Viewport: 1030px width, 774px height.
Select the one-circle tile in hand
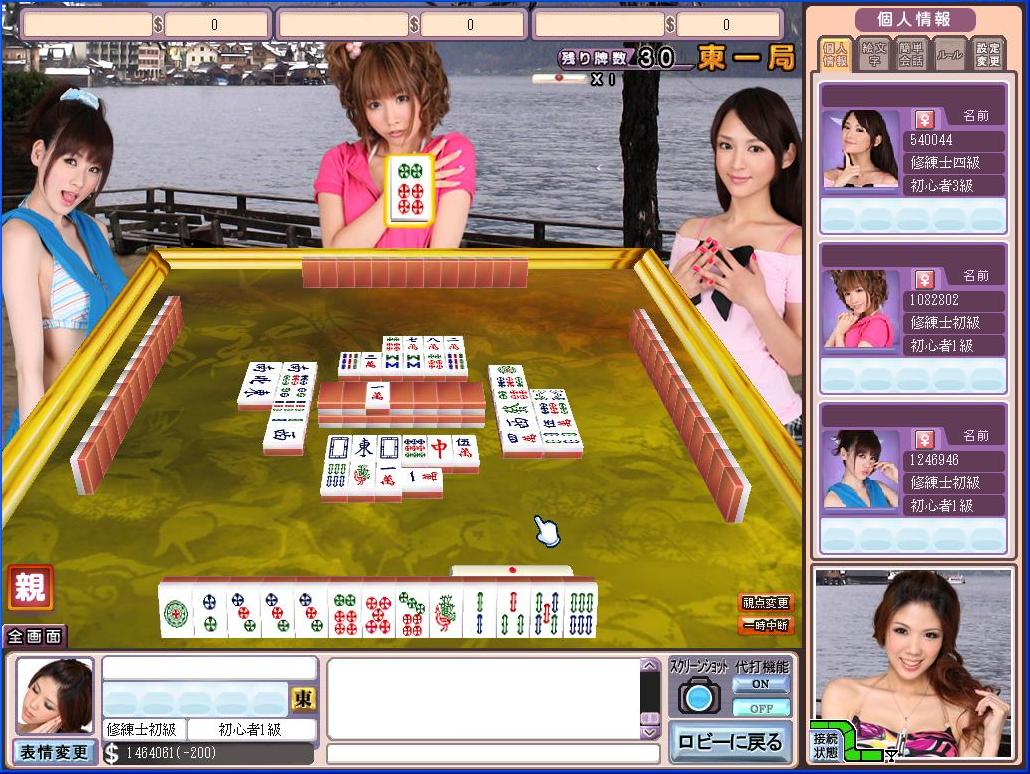tap(176, 611)
